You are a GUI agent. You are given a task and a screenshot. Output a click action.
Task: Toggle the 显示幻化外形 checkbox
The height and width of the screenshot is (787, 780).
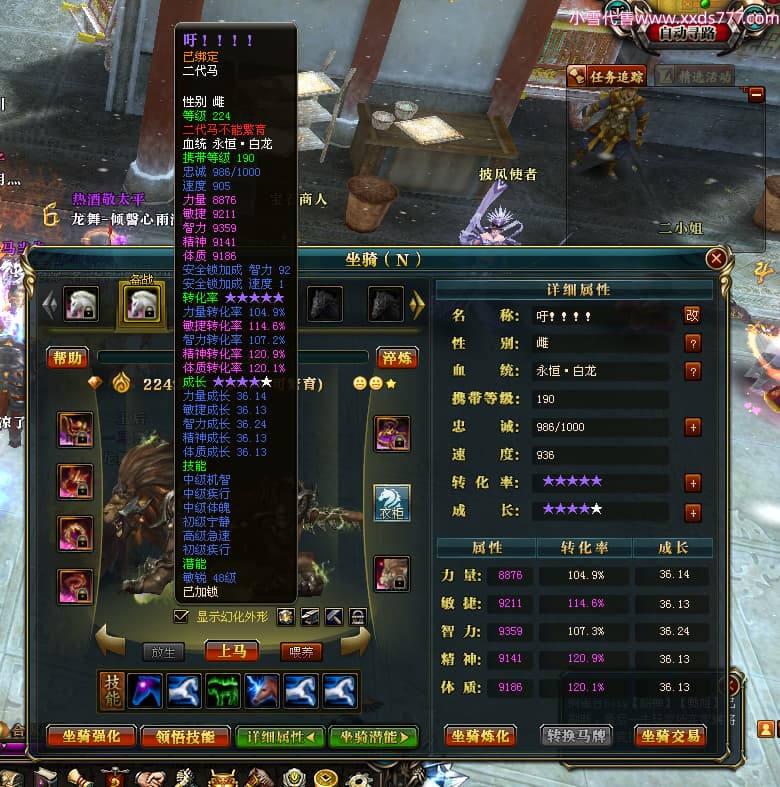pyautogui.click(x=180, y=617)
